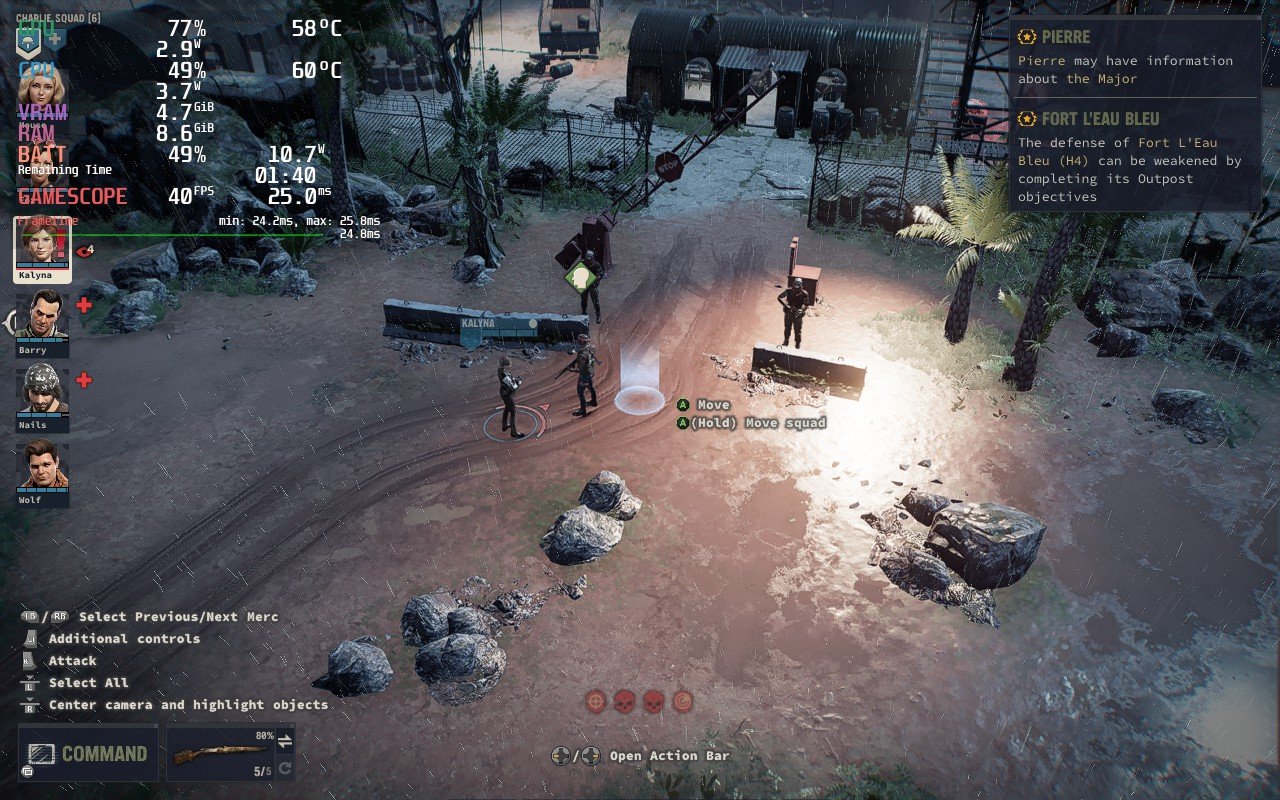Select Kalyna's portrait
1280x800 pixels.
42,246
